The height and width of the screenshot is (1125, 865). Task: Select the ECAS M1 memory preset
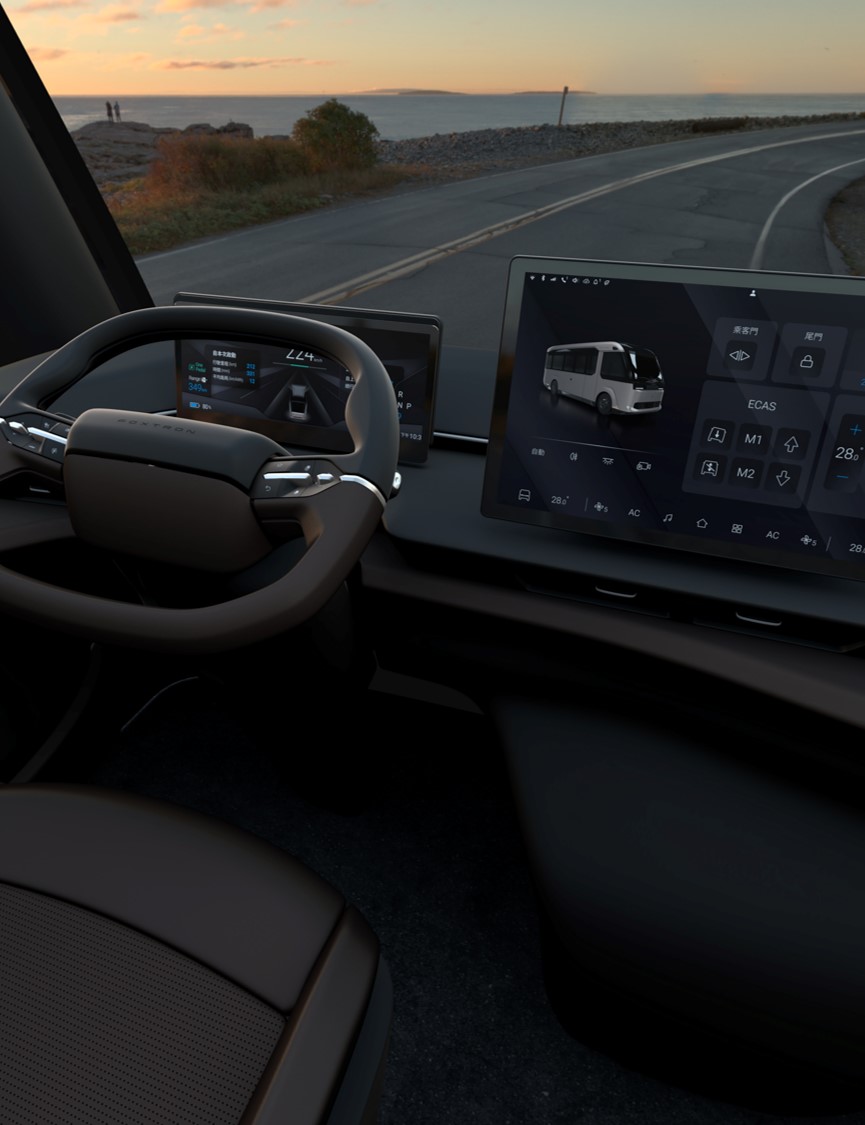pyautogui.click(x=753, y=438)
